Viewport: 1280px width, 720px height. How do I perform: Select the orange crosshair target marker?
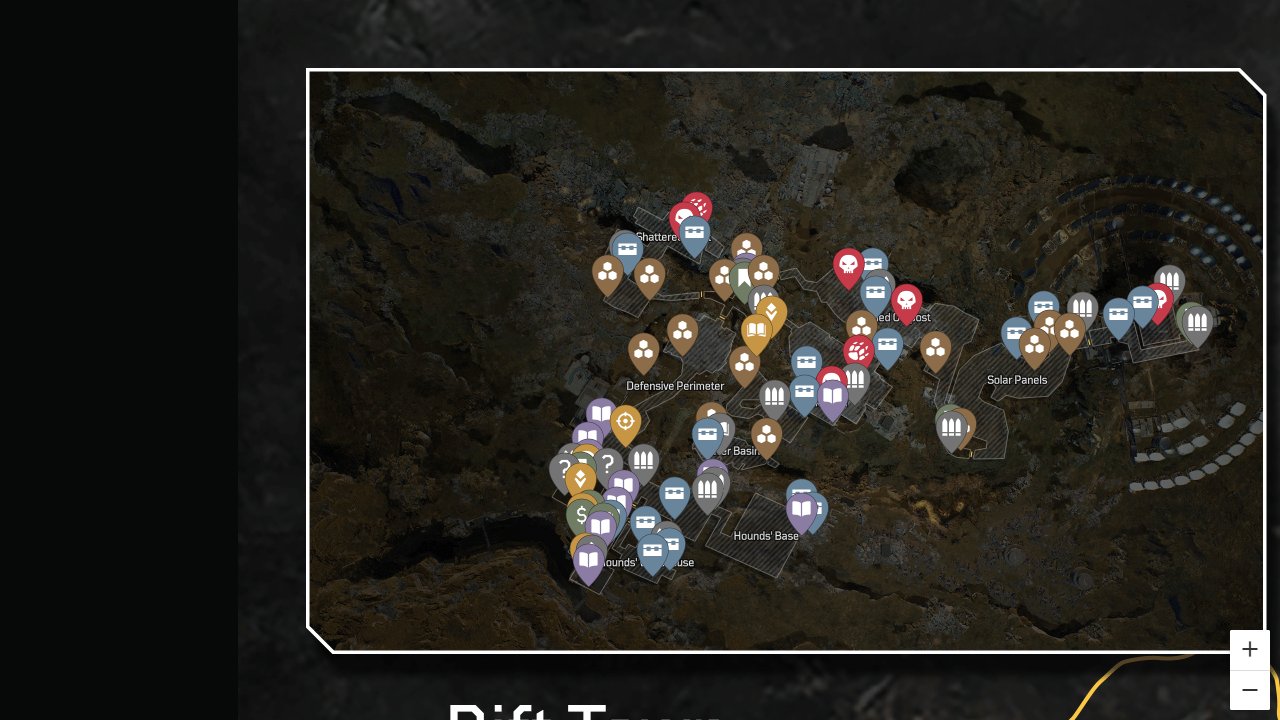tap(624, 419)
